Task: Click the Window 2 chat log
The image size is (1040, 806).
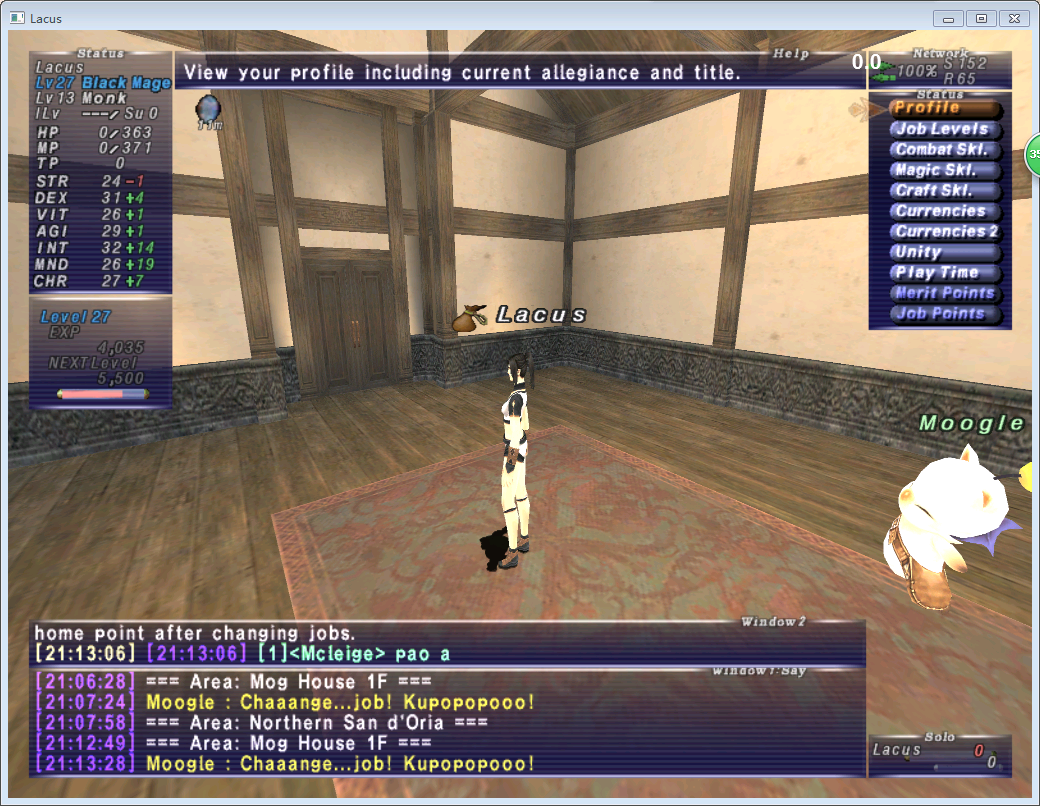Action: pyautogui.click(x=446, y=643)
